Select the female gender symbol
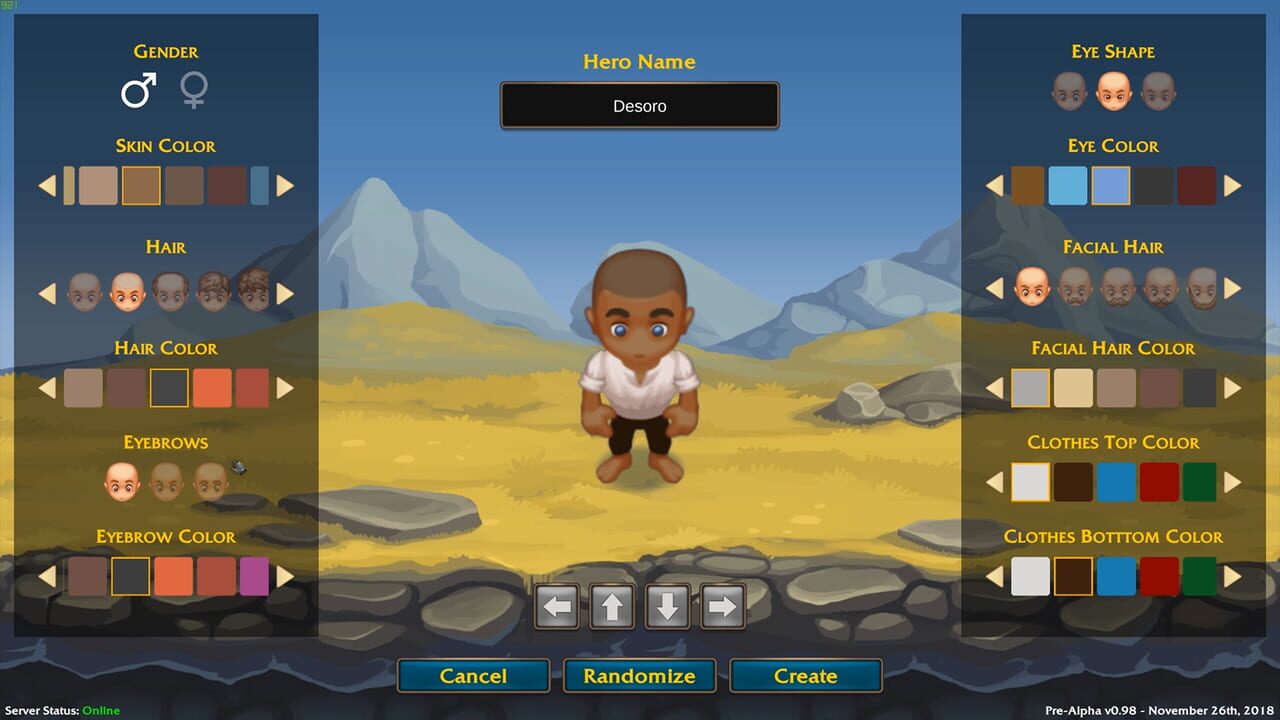Image resolution: width=1280 pixels, height=720 pixels. pyautogui.click(x=194, y=91)
